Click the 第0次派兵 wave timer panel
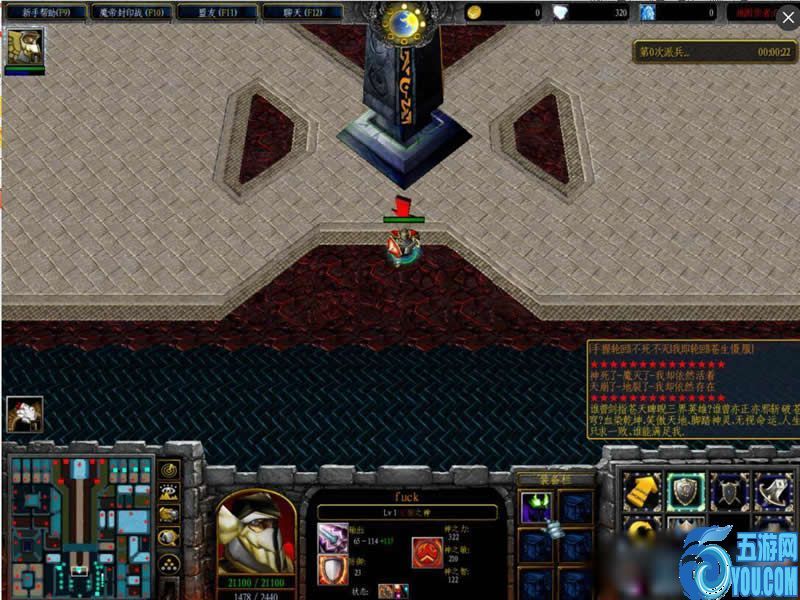This screenshot has height=600, width=800. 715,52
